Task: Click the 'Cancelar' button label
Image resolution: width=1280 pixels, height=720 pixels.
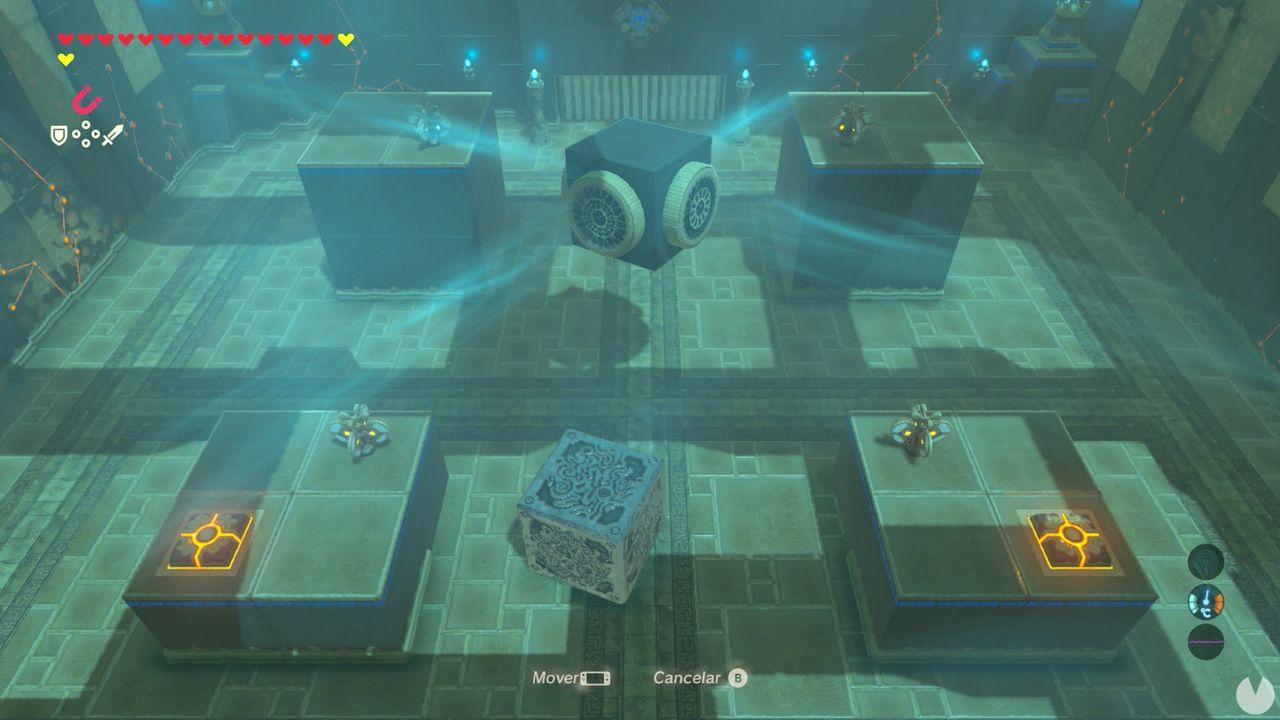Action: coord(685,677)
